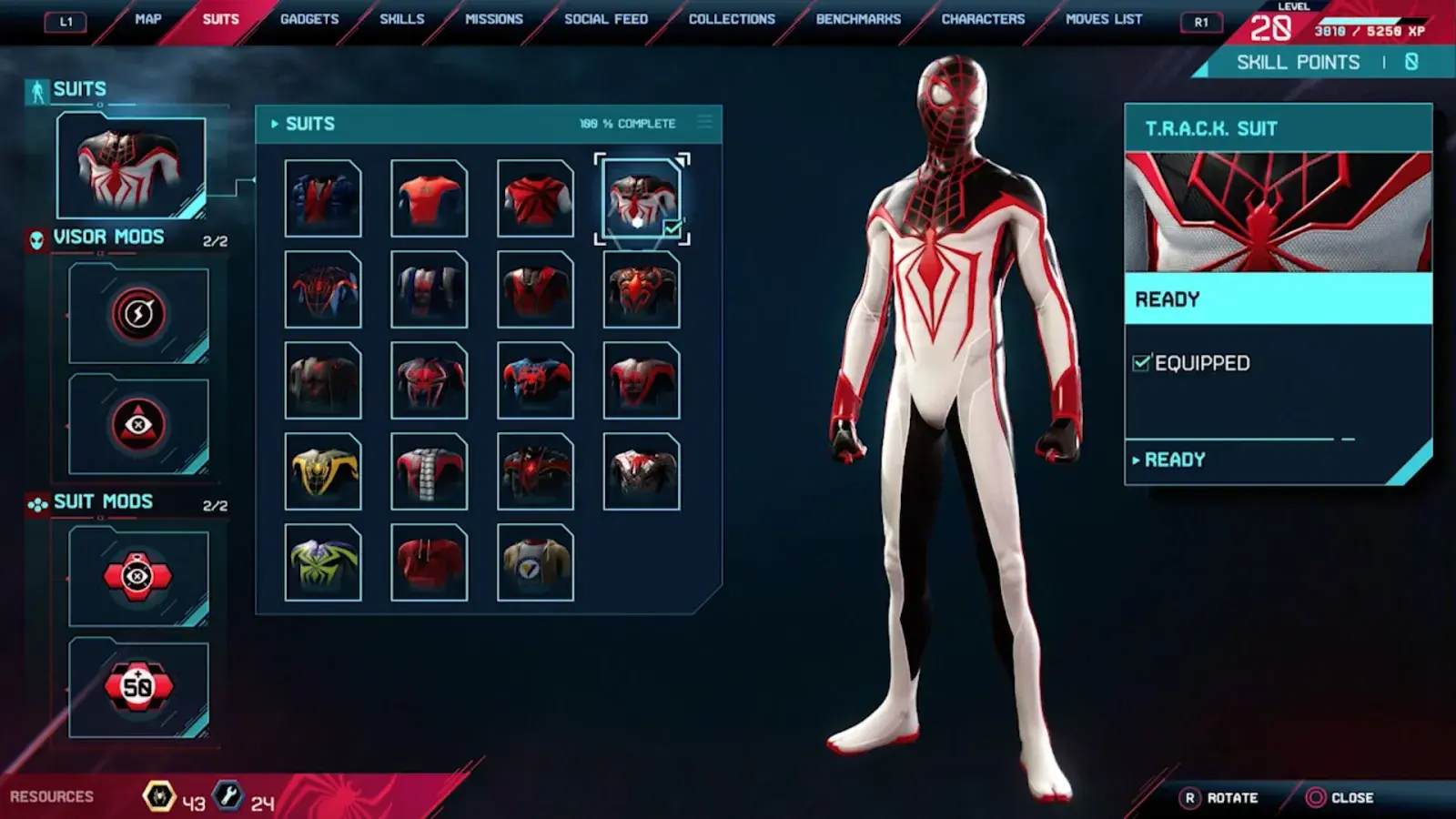
Task: Select the tan vest suit tile
Action: 535,562
